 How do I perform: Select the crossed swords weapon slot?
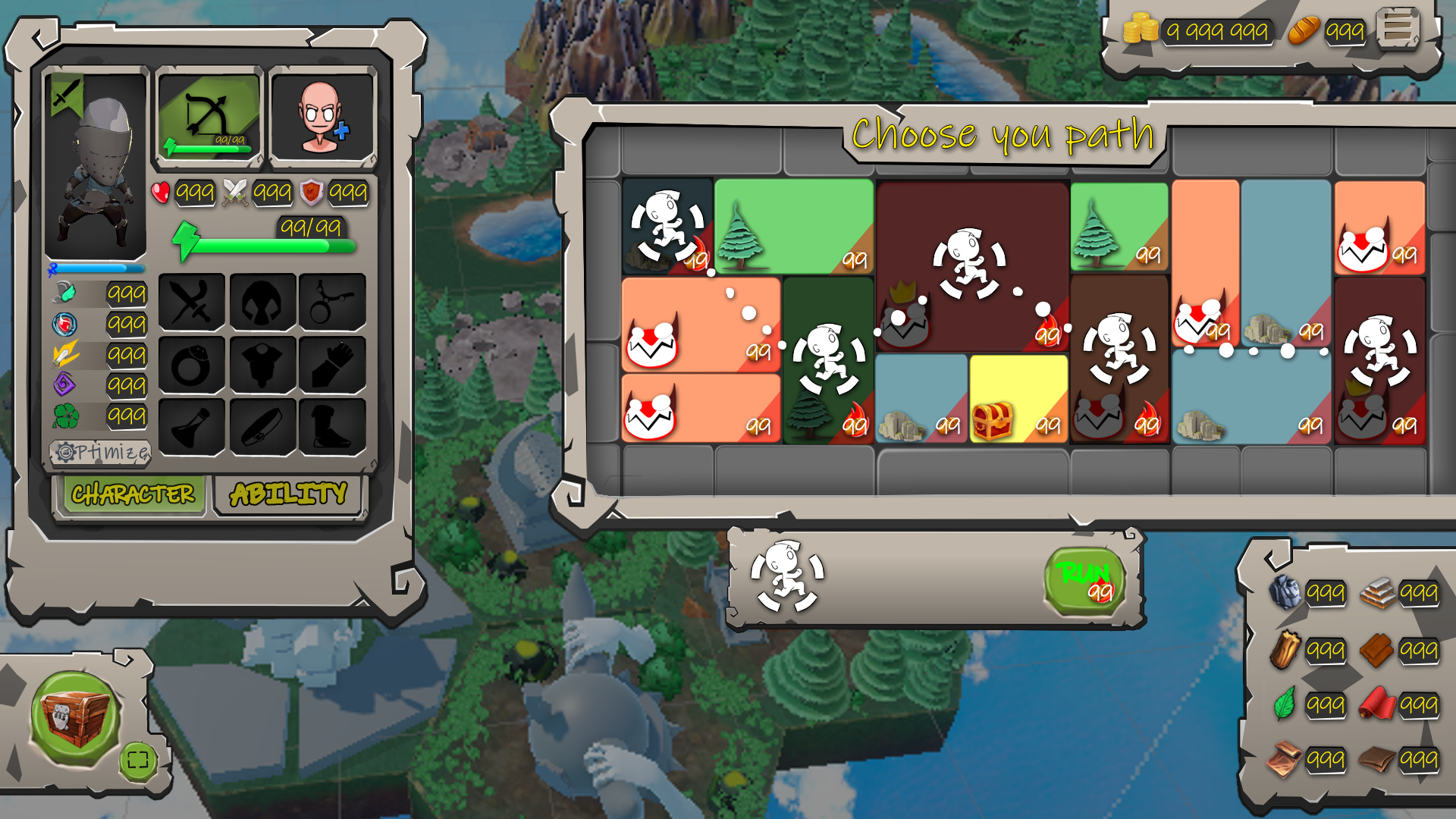[x=192, y=303]
